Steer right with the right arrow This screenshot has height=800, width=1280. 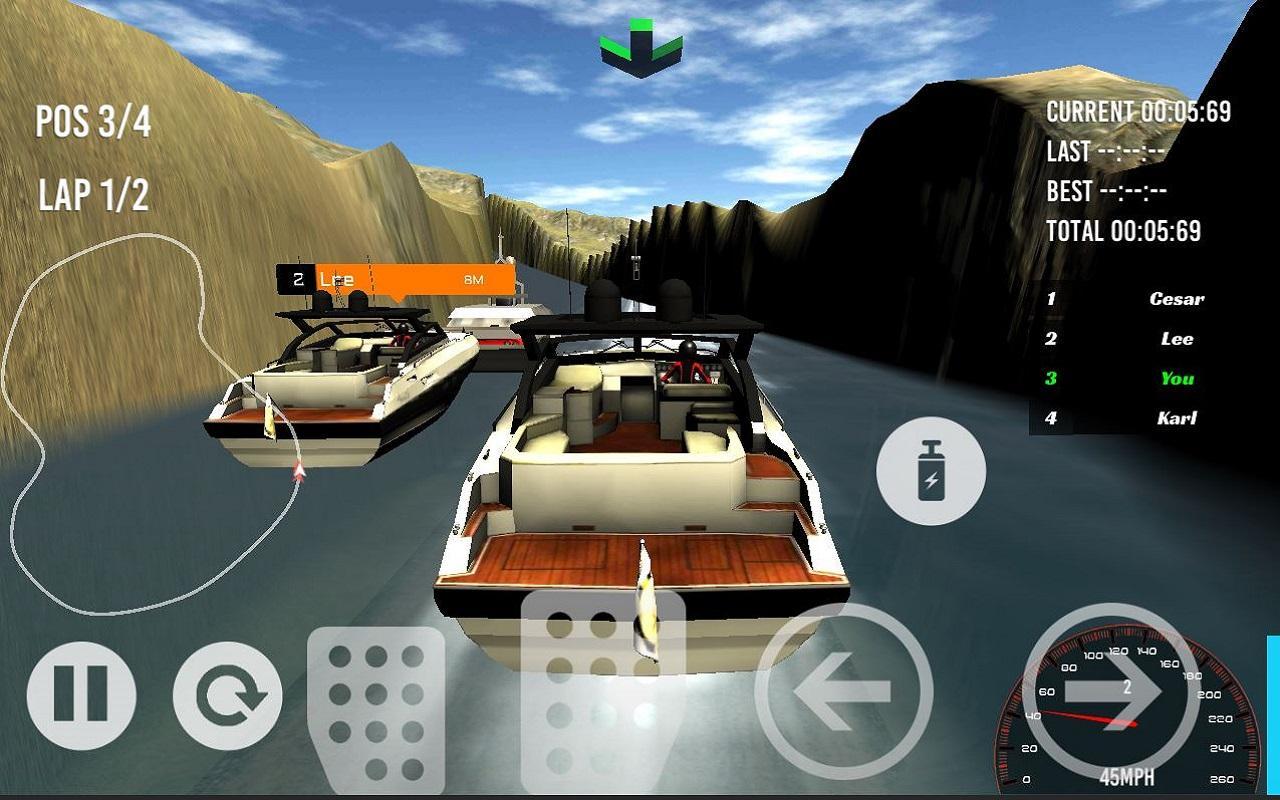[x=1112, y=691]
